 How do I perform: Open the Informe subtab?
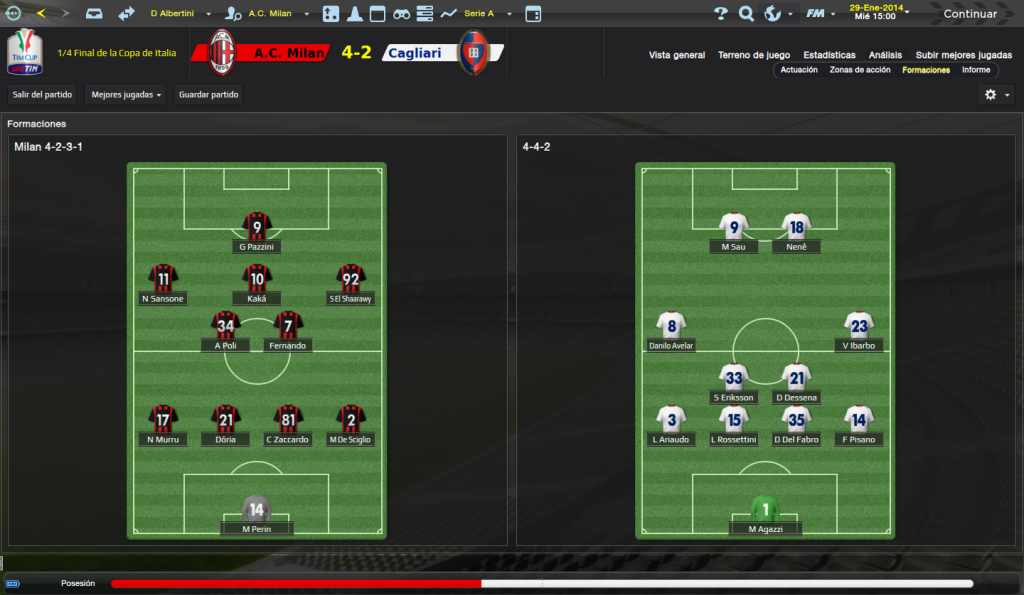click(976, 70)
